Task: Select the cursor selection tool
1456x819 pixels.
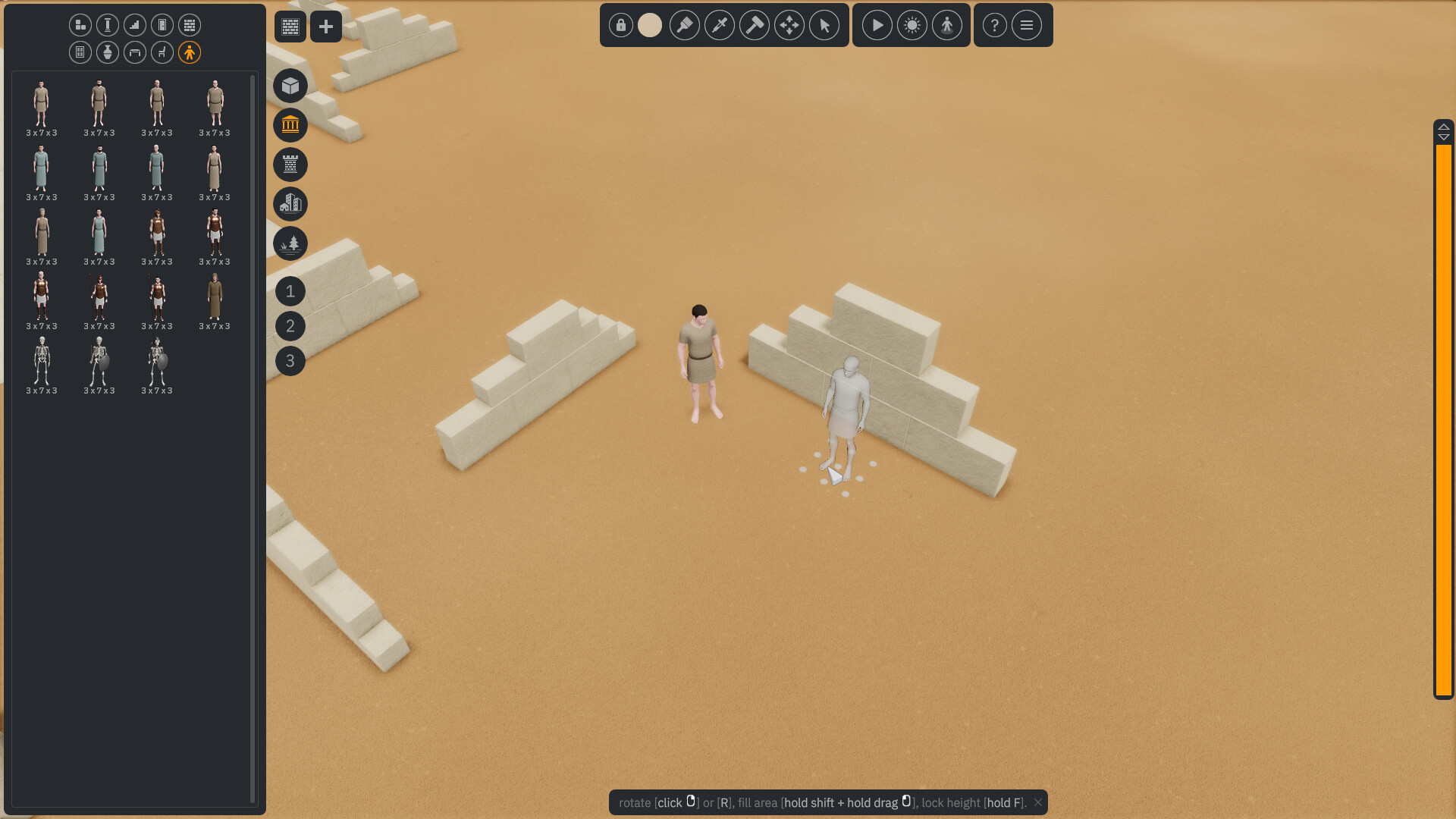Action: pyautogui.click(x=824, y=25)
